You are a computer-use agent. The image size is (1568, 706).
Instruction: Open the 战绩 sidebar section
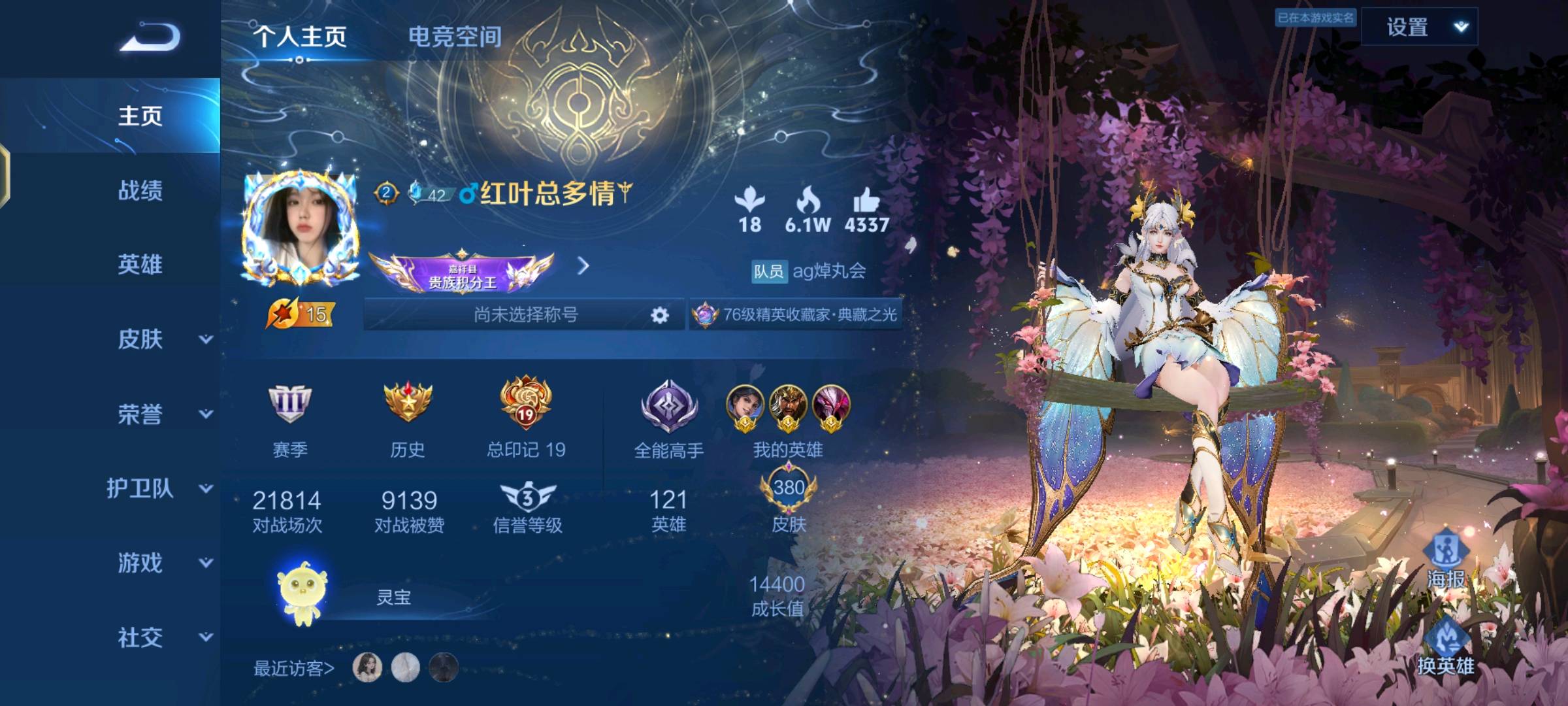pos(140,191)
